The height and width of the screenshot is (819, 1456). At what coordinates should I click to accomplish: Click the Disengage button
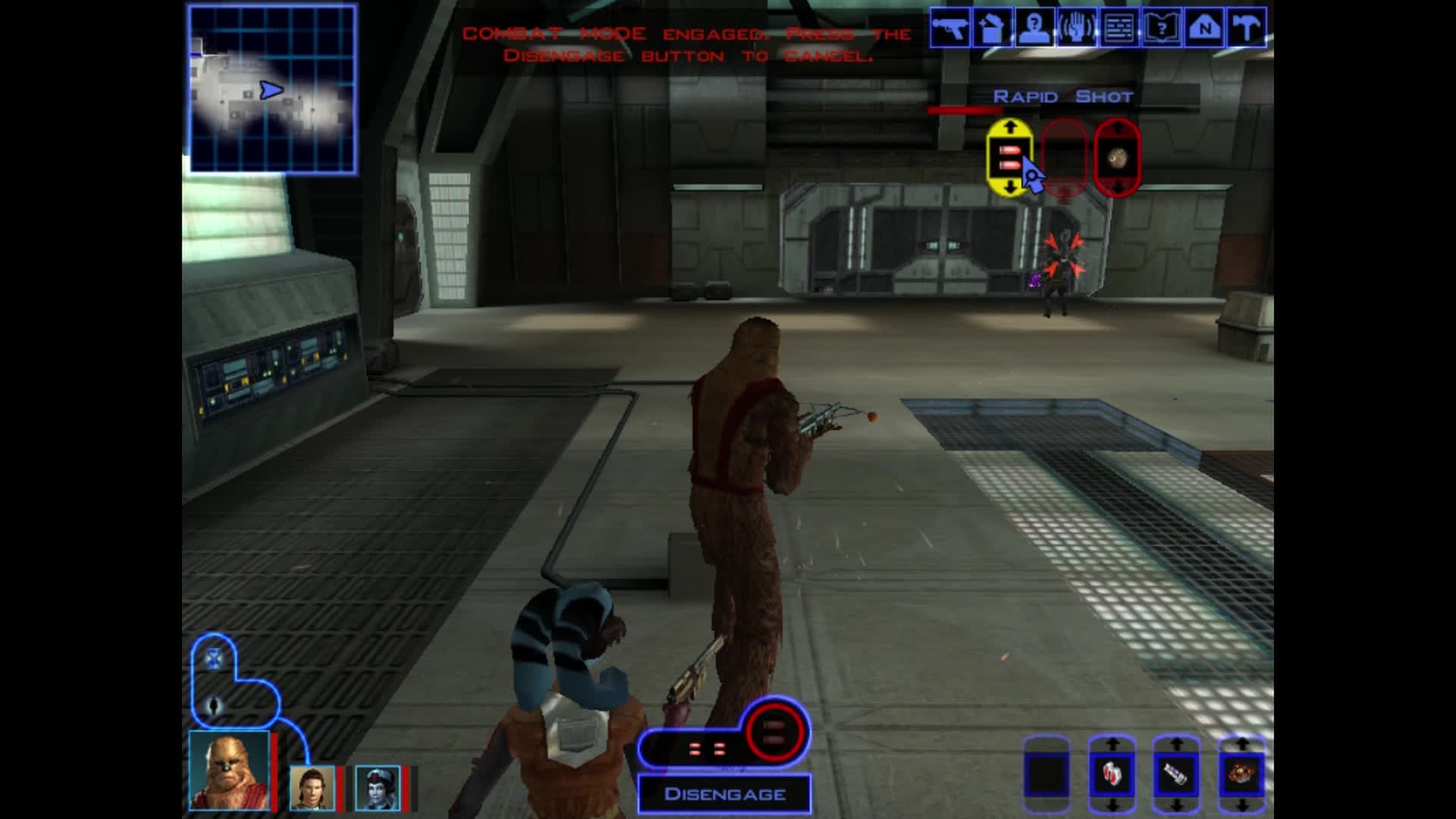coord(724,794)
